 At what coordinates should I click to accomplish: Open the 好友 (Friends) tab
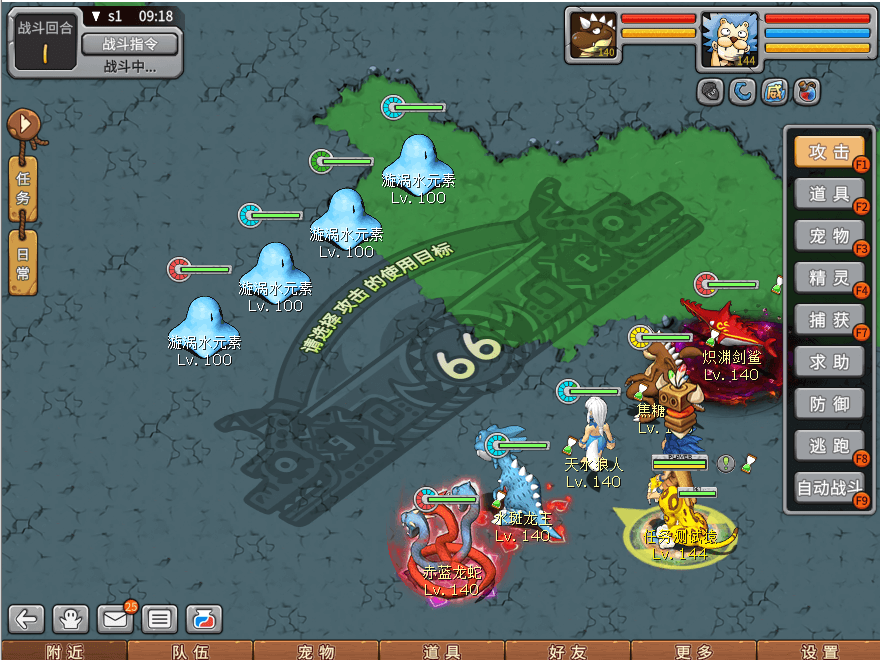coord(568,651)
